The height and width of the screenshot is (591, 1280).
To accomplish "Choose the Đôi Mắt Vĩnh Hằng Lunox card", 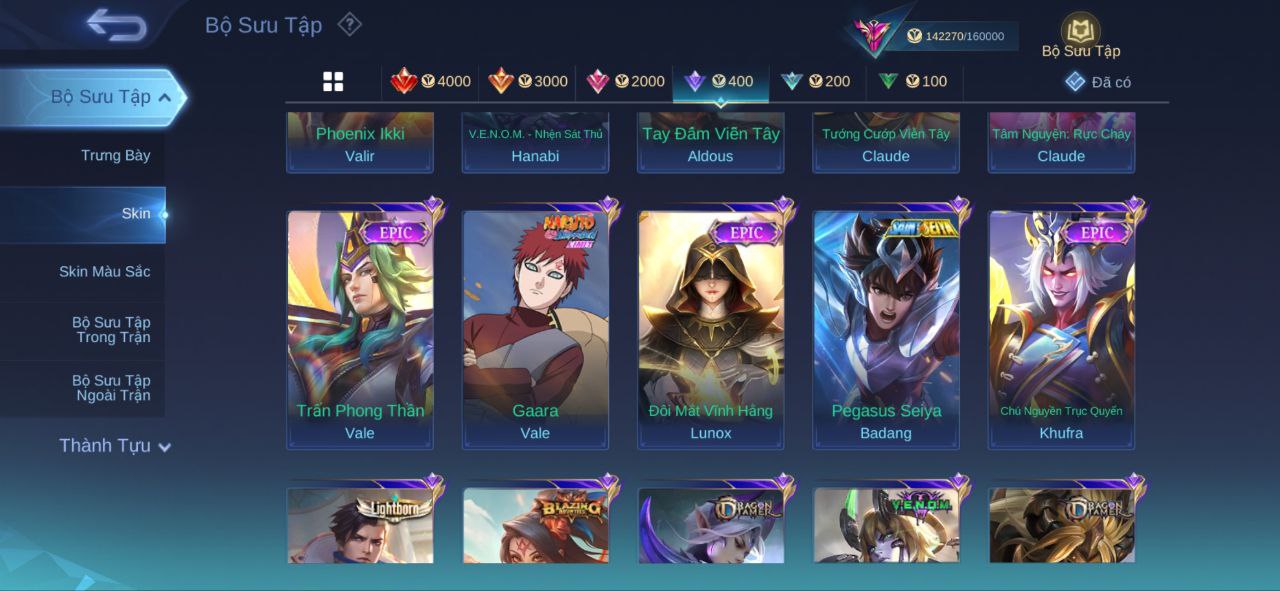I will point(711,329).
